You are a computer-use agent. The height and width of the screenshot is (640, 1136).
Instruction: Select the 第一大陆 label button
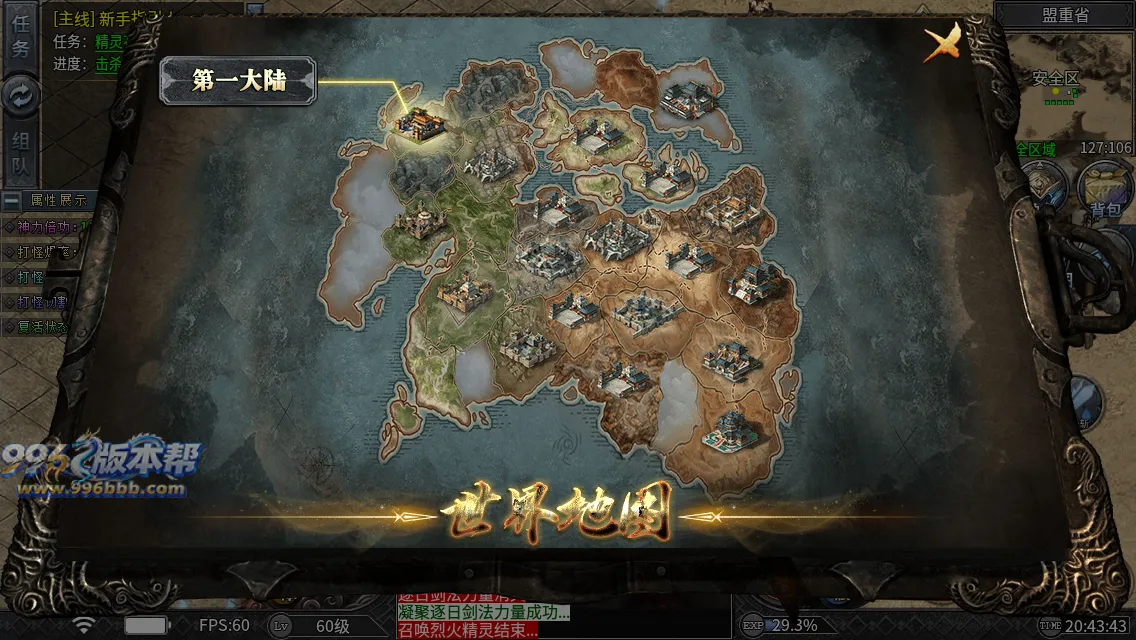pyautogui.click(x=239, y=81)
